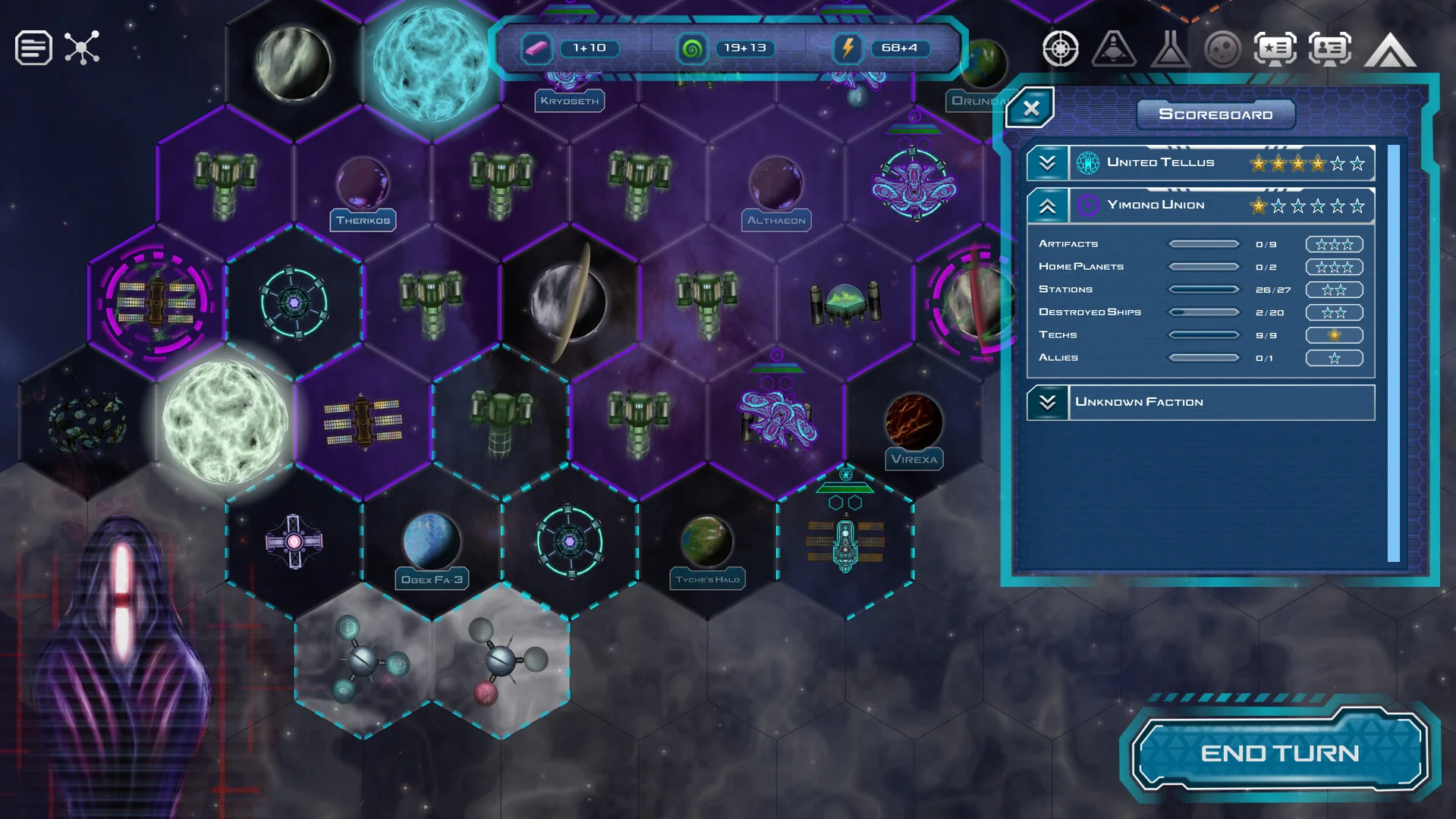This screenshot has height=819, width=1456.
Task: Select the Tyche's Halo planet tile
Action: click(x=707, y=544)
